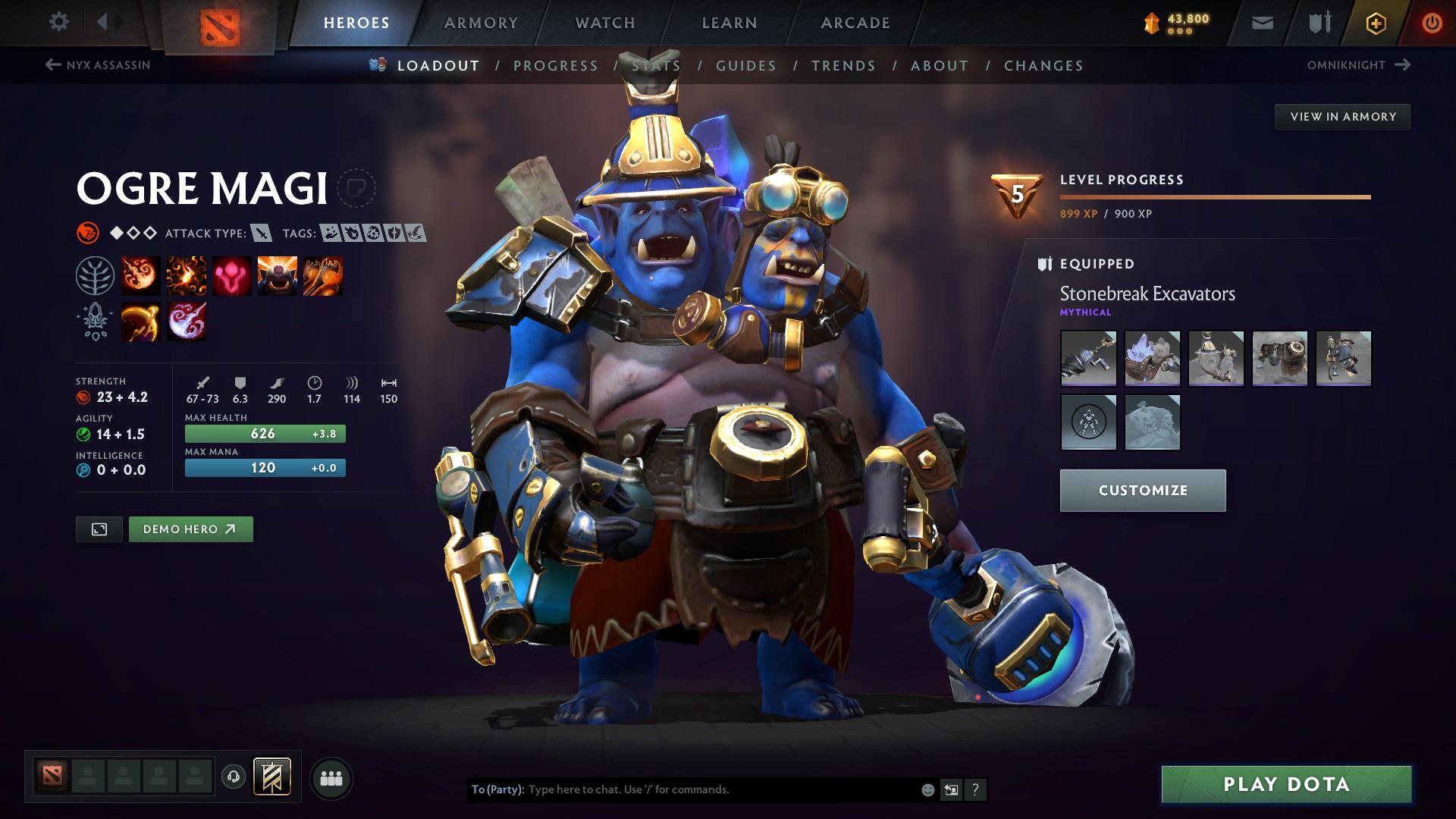Image resolution: width=1456 pixels, height=819 pixels.
Task: Click the settings gear icon
Action: point(59,22)
